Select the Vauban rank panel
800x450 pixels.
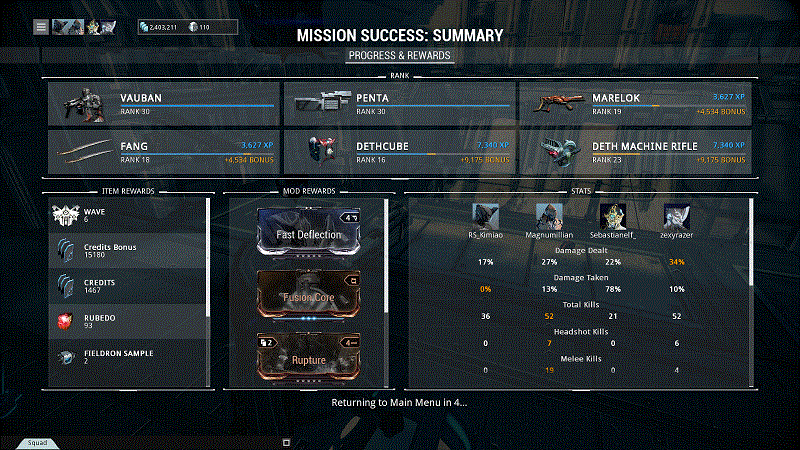163,104
